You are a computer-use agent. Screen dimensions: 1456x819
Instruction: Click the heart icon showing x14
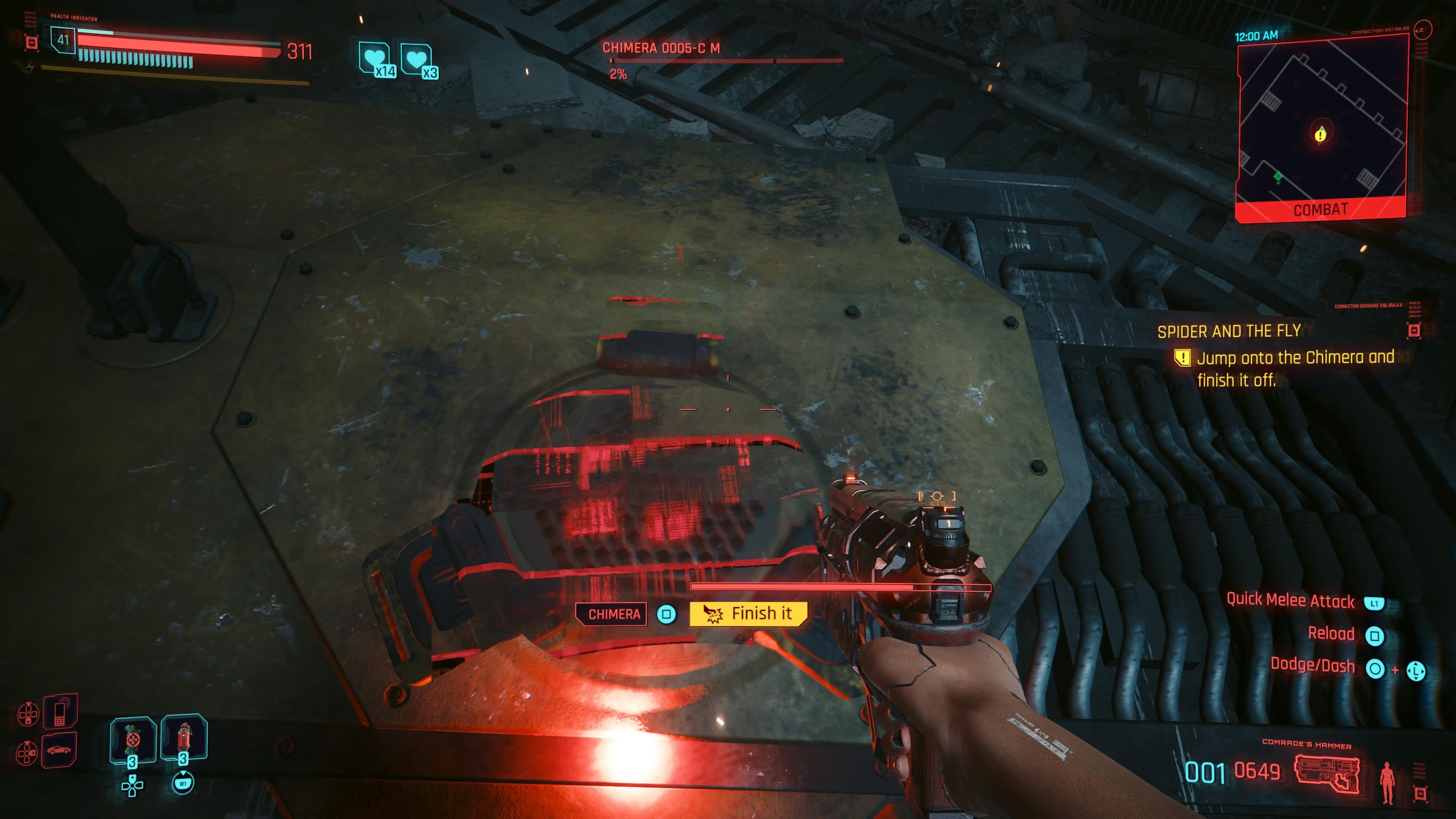click(373, 56)
